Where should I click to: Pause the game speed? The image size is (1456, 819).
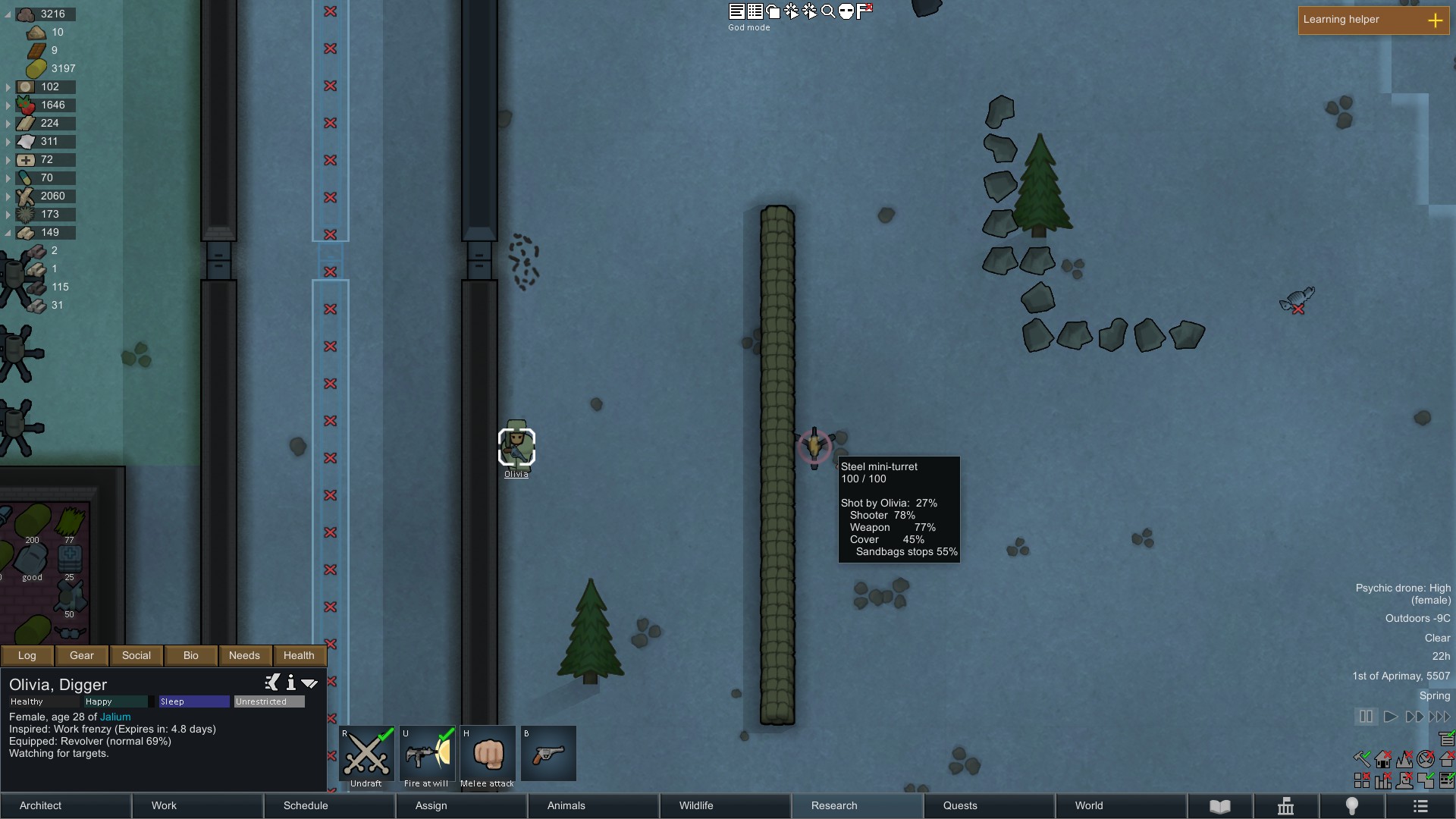1366,717
